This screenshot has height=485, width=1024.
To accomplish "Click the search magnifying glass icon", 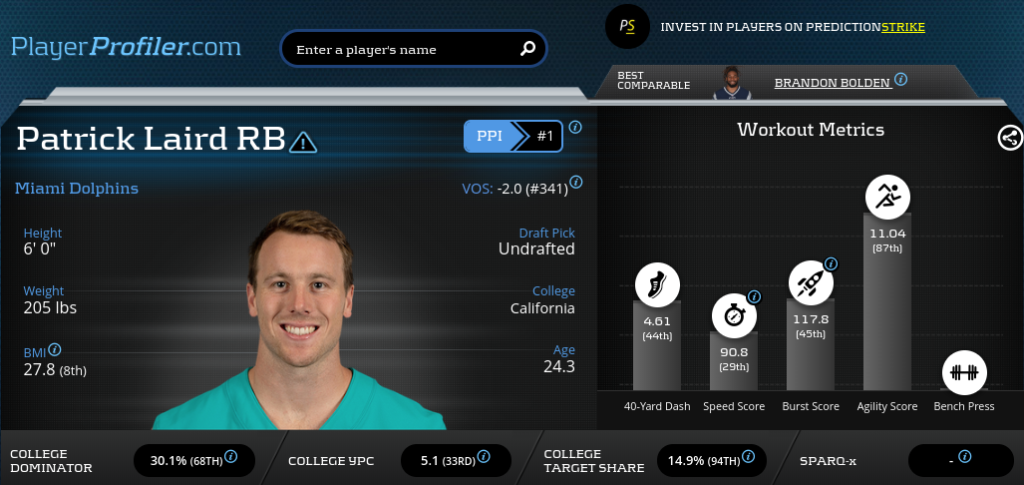I will (x=528, y=48).
